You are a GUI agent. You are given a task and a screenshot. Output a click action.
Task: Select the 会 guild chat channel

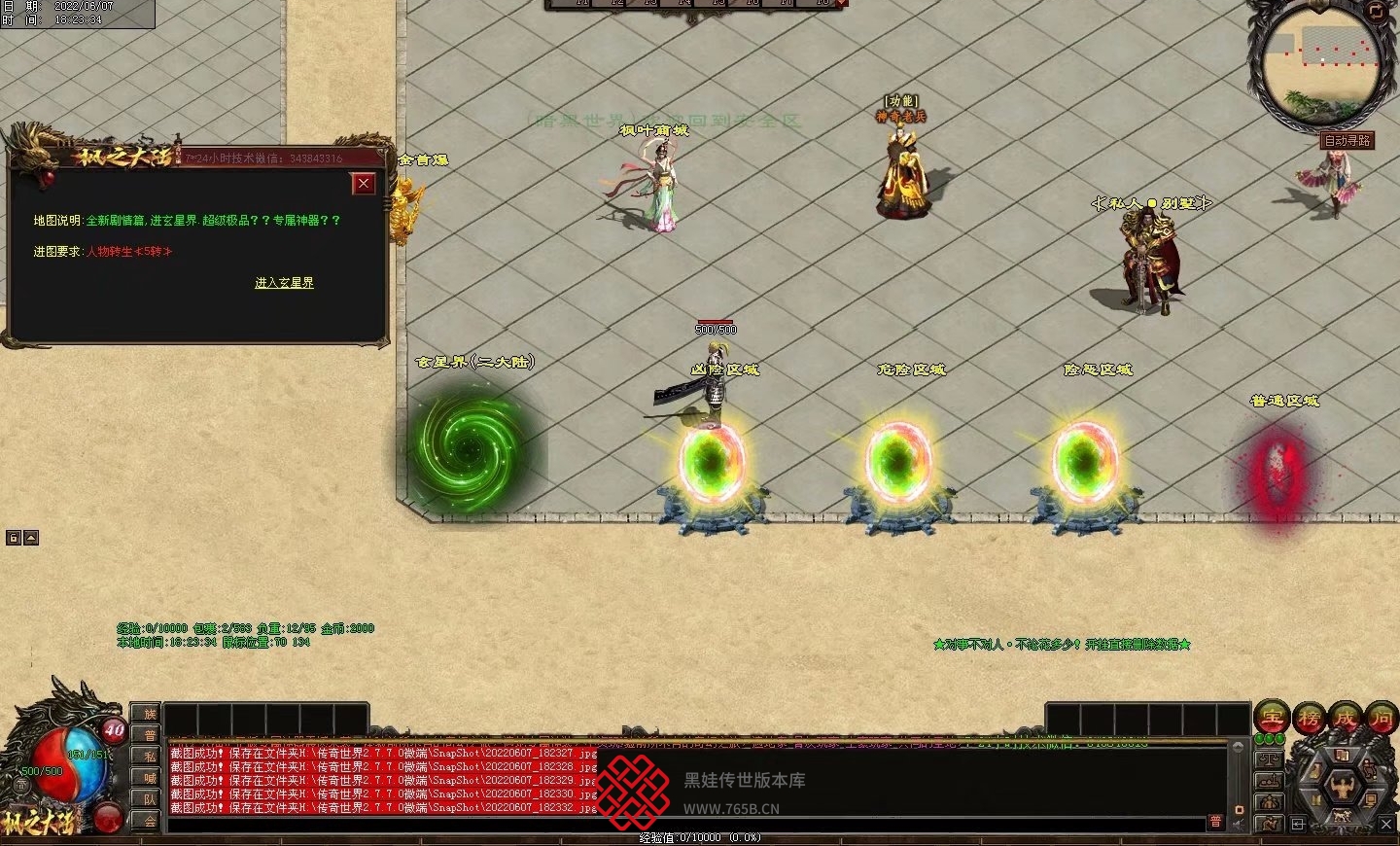(150, 821)
